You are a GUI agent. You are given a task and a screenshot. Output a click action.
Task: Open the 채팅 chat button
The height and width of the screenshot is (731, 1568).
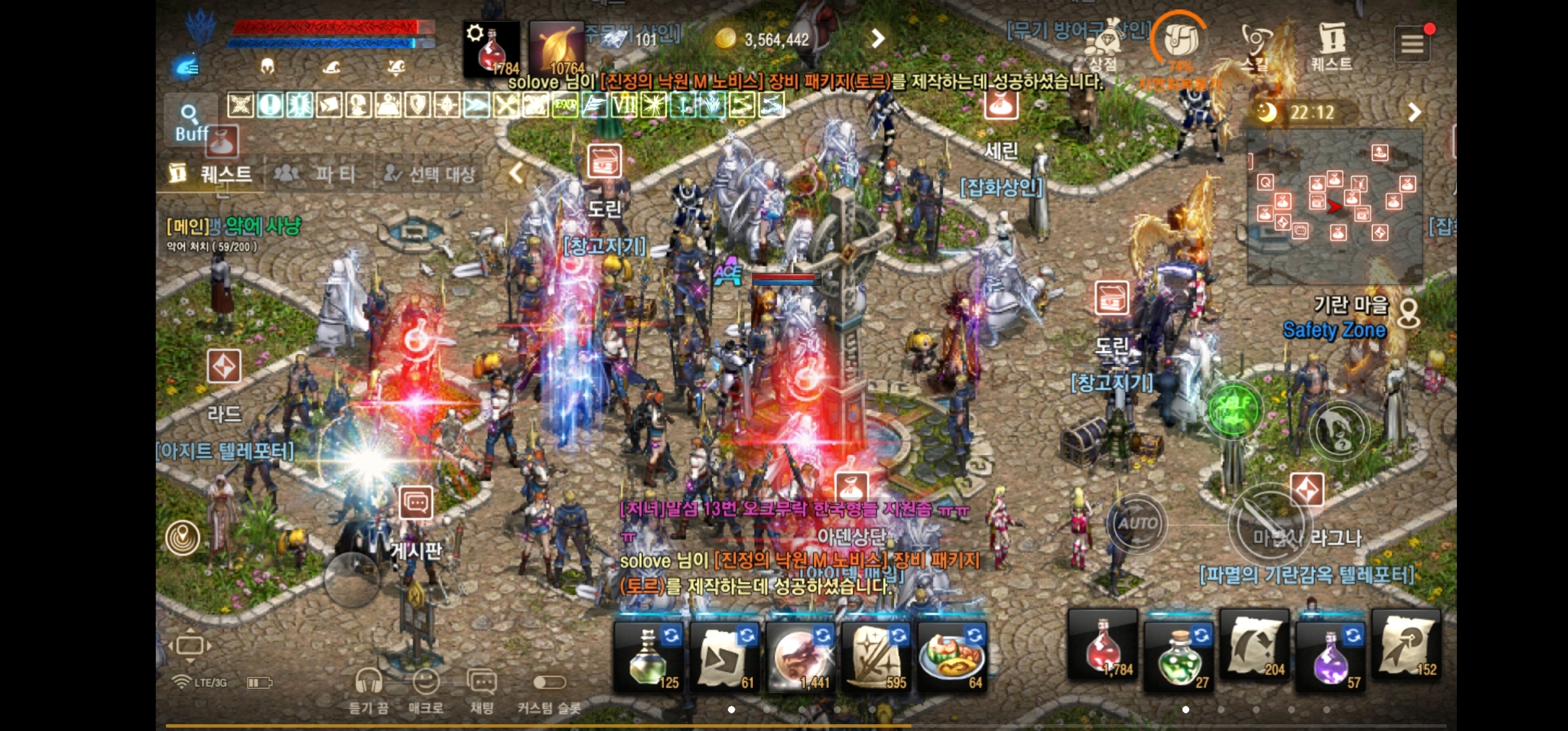481,689
